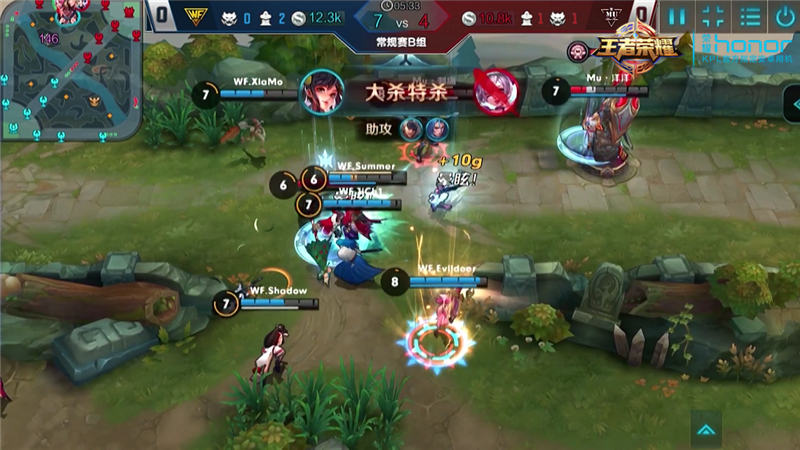Click the collapse-corners view button

point(713,16)
